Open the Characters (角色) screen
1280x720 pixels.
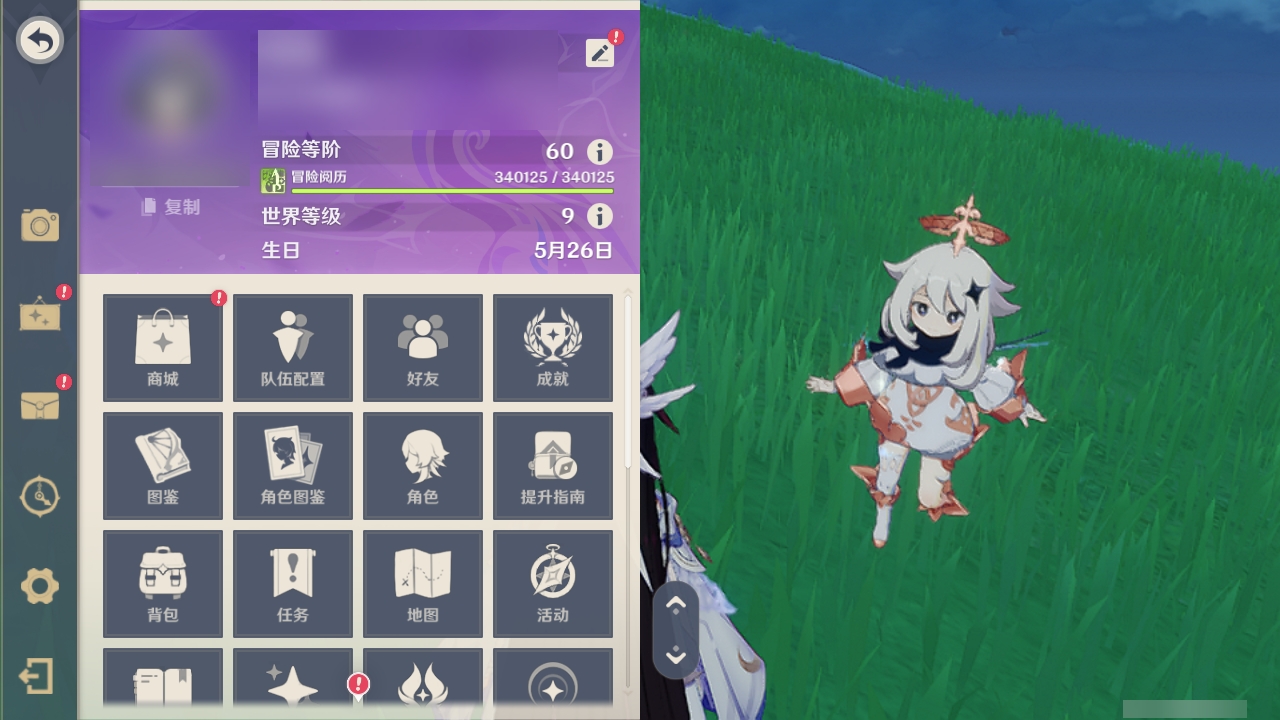point(422,465)
